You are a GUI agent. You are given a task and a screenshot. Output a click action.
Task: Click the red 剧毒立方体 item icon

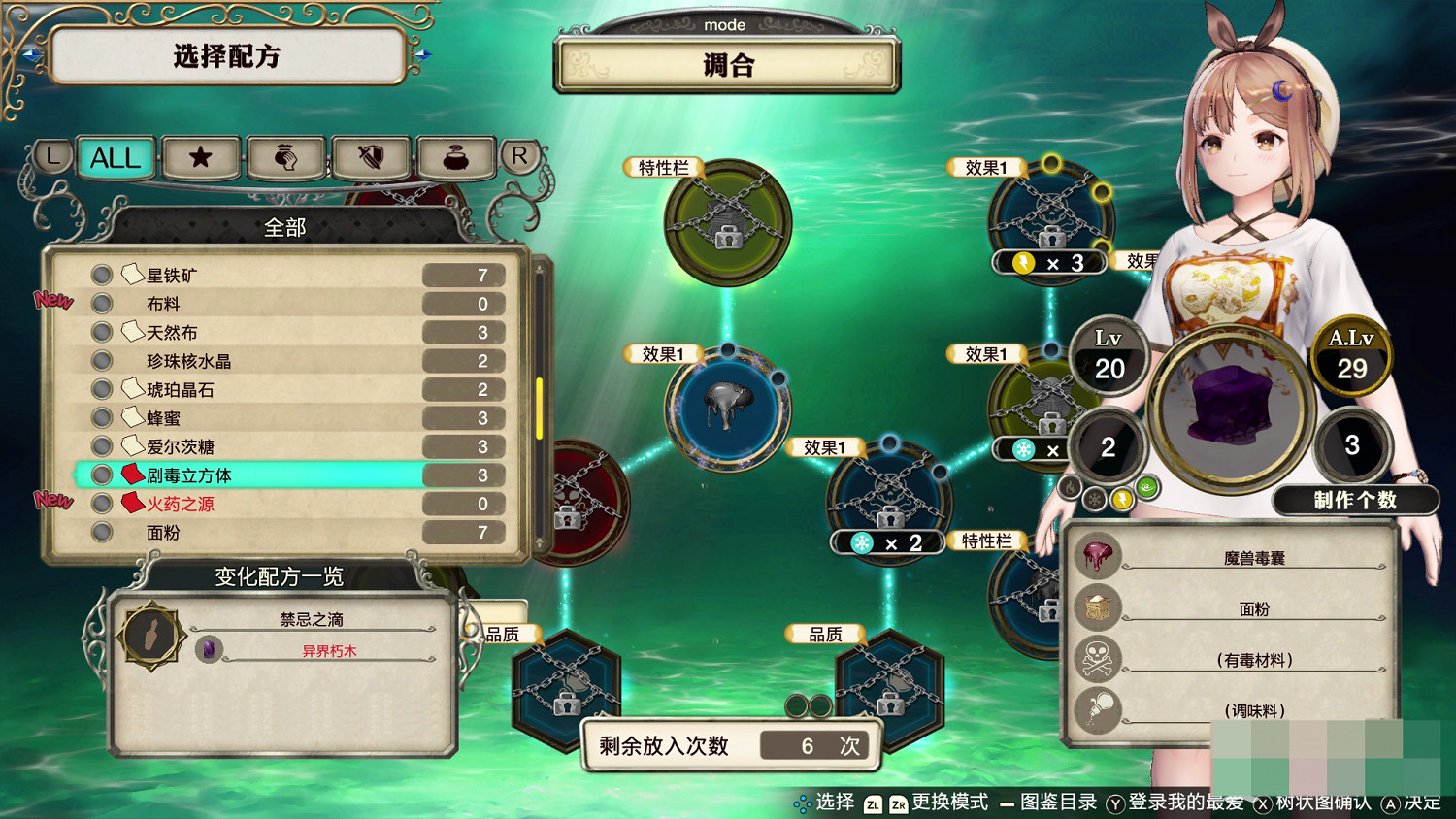[x=131, y=475]
